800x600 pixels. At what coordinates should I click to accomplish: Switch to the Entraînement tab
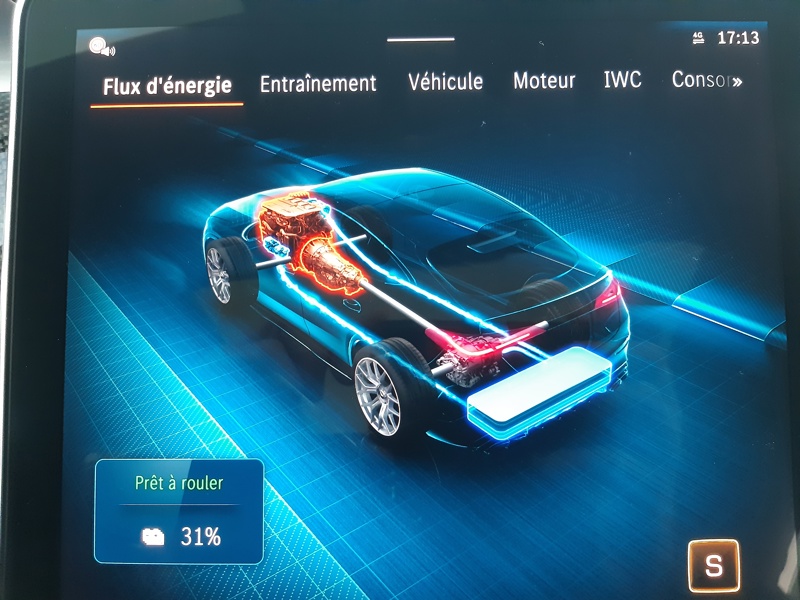coord(318,84)
